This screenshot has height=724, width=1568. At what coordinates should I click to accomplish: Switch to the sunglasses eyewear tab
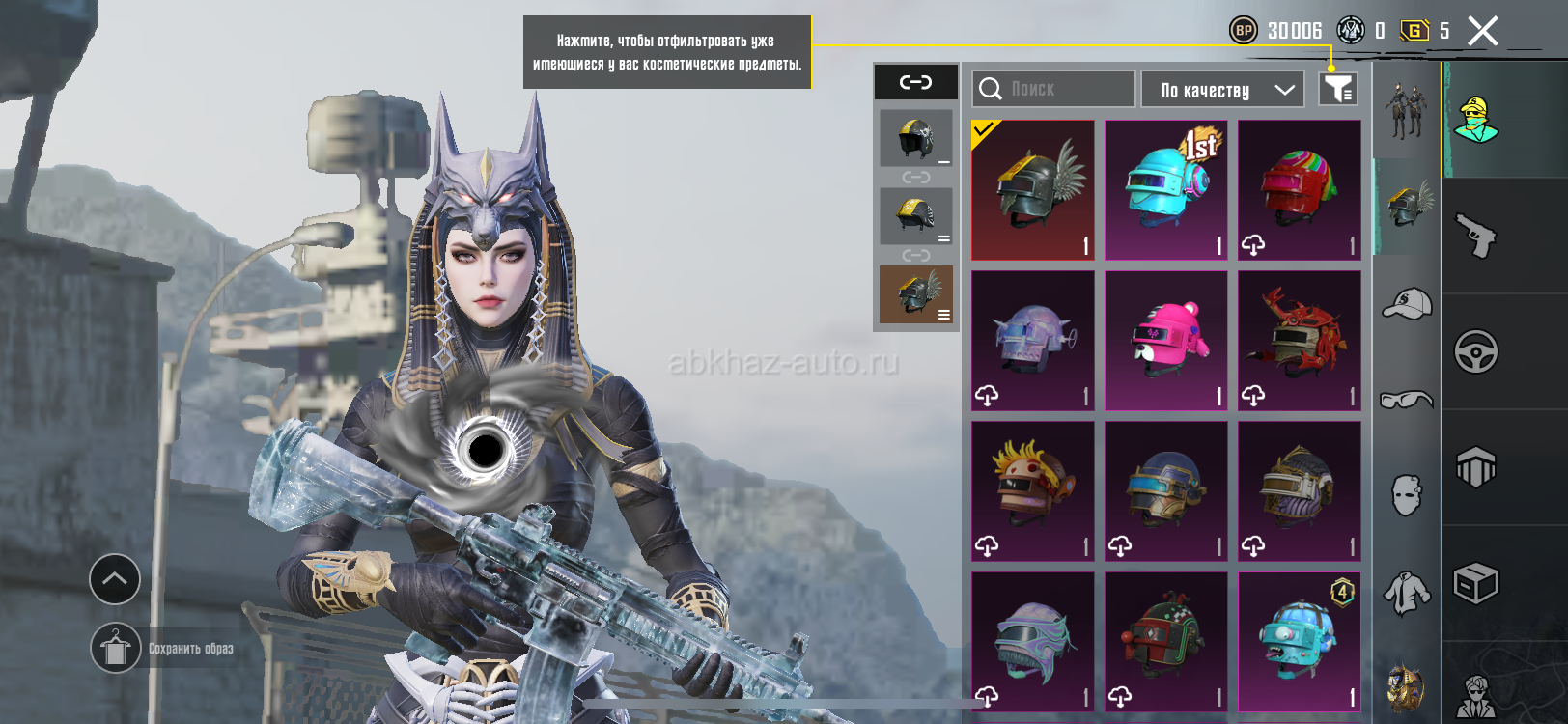click(x=1407, y=399)
